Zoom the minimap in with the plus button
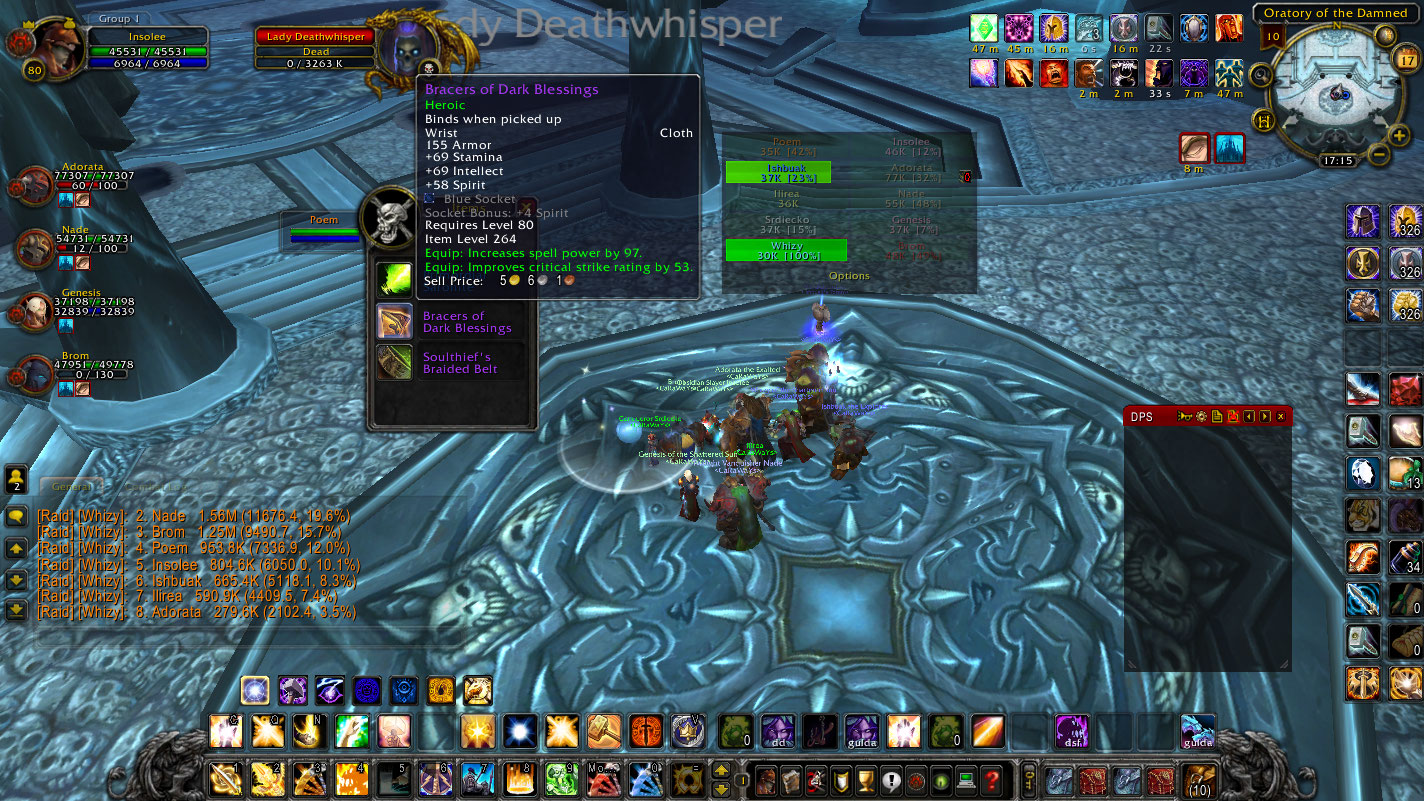This screenshot has height=801, width=1424. [1398, 135]
